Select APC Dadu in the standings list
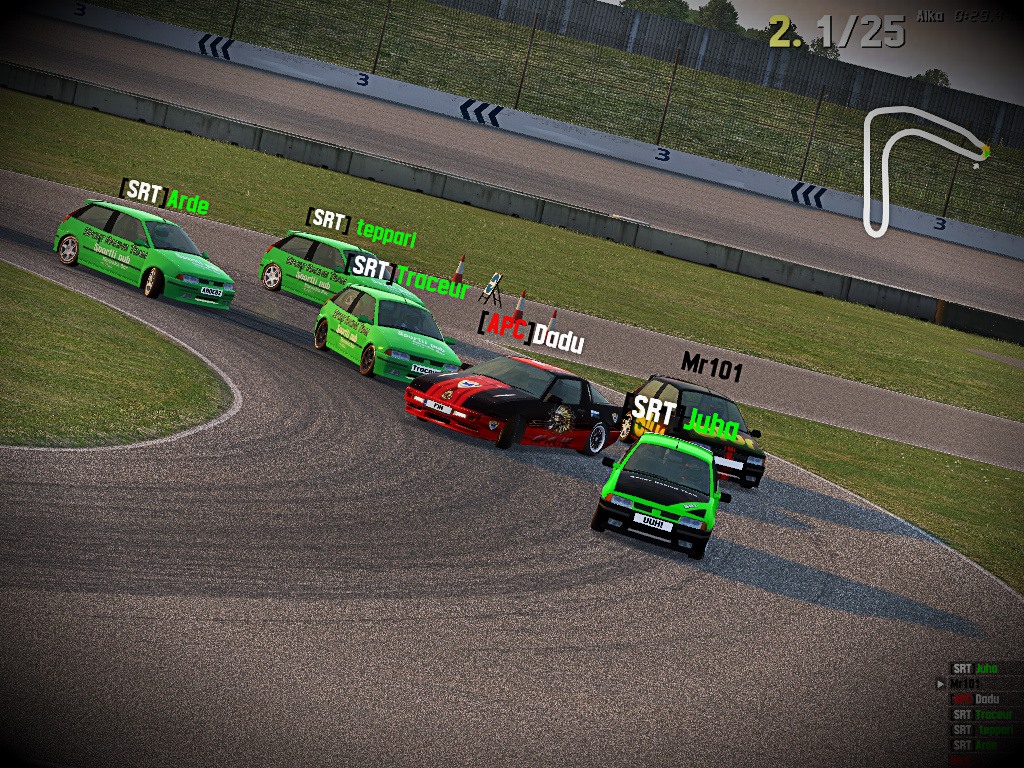Screen dimensions: 1024x768 click(975, 699)
